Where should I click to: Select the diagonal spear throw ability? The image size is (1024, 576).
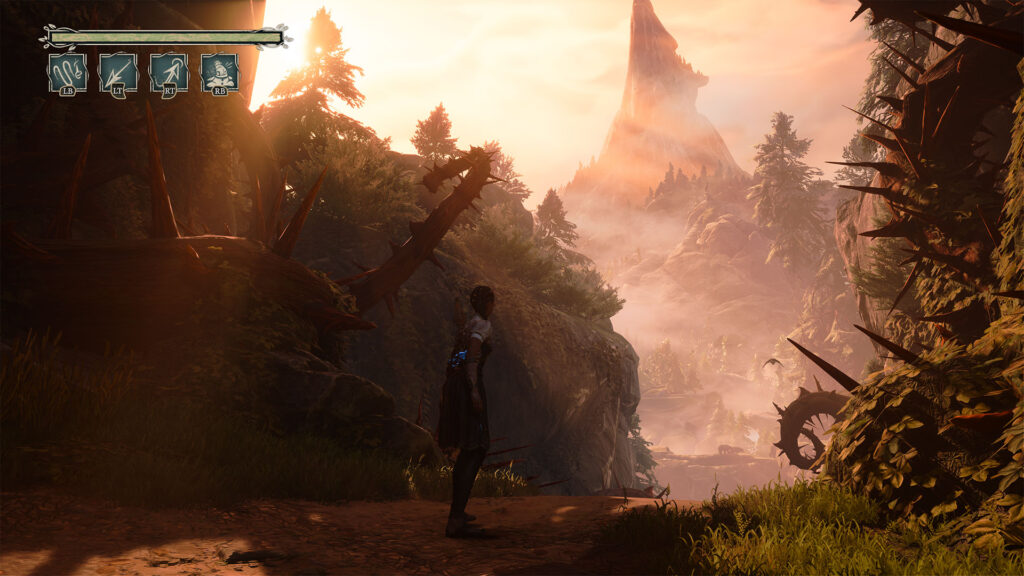click(x=118, y=73)
